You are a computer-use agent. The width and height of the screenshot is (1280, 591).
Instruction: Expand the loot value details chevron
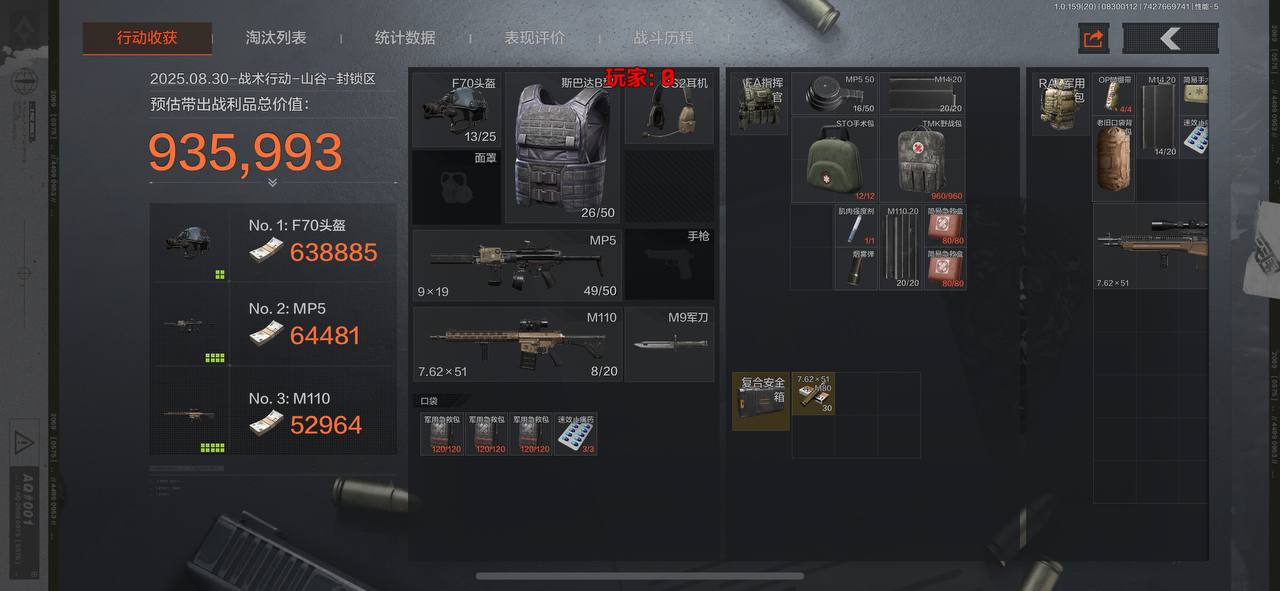click(272, 182)
